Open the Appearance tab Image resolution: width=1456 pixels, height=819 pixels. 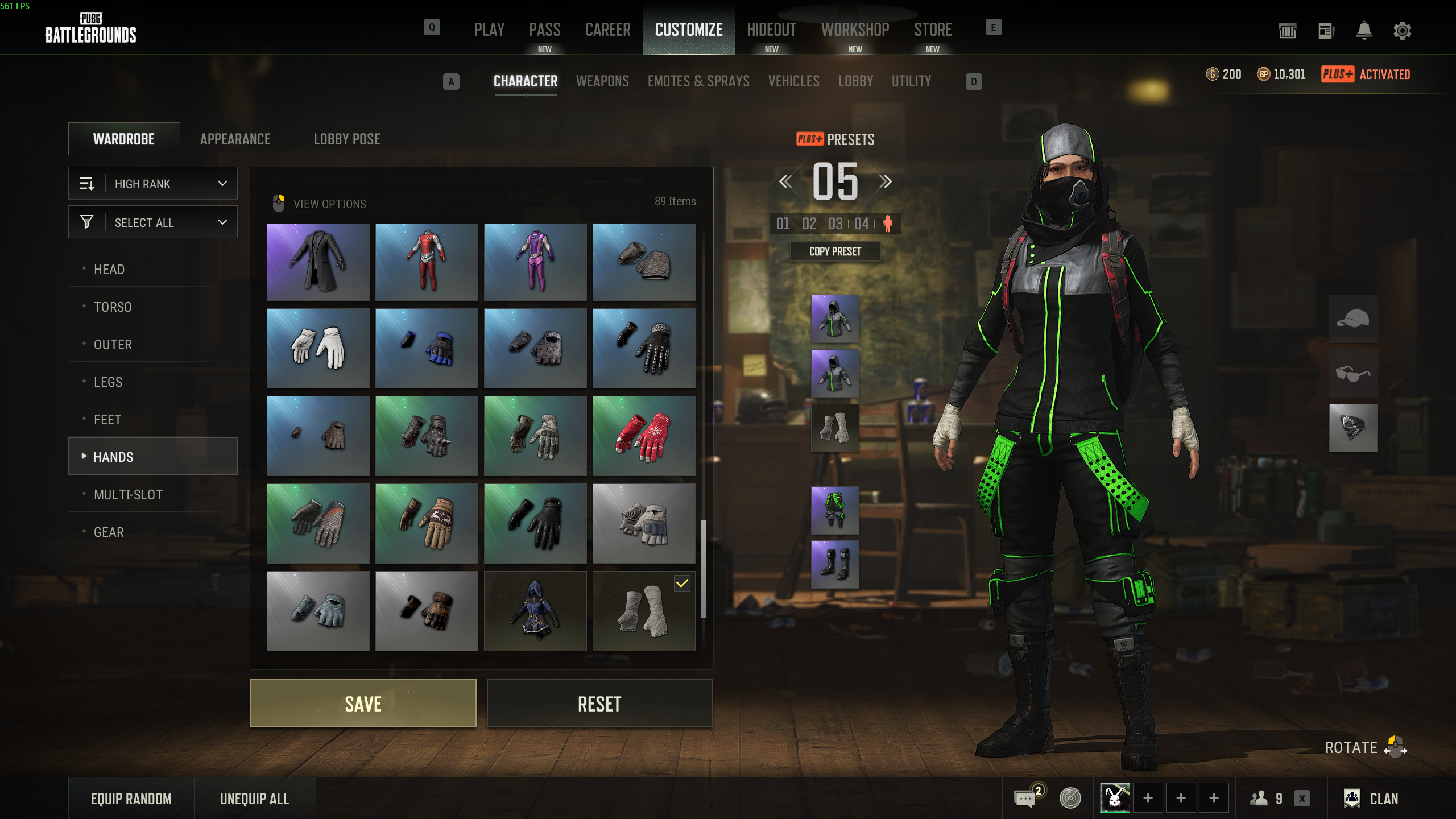(x=235, y=139)
